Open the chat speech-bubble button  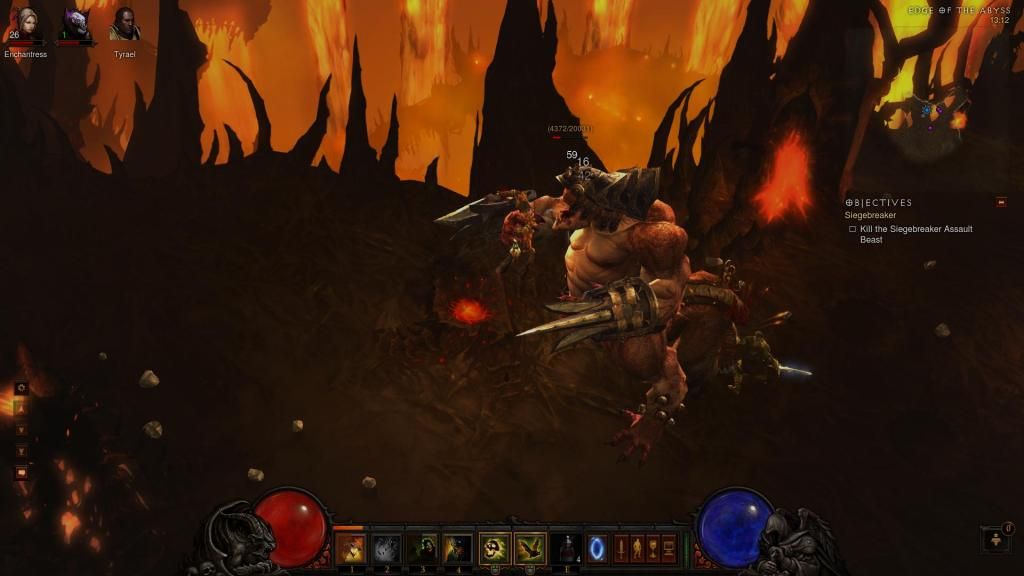[21, 473]
